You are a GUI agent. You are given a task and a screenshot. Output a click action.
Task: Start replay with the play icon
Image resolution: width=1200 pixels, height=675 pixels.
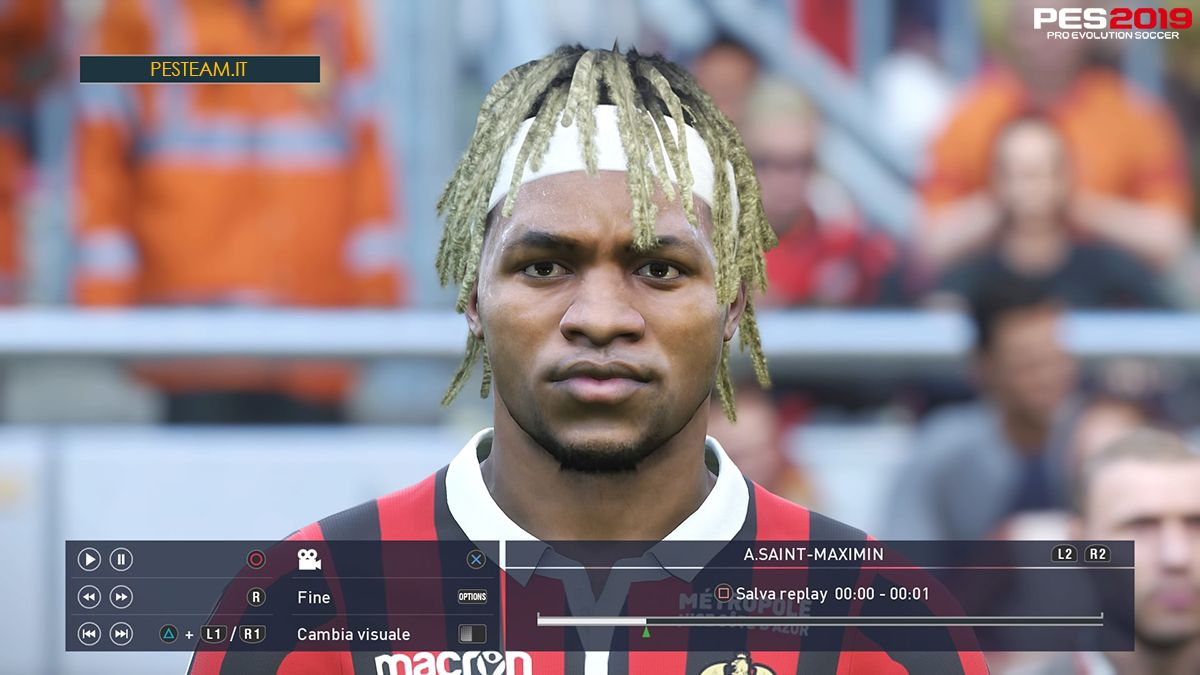pos(89,560)
